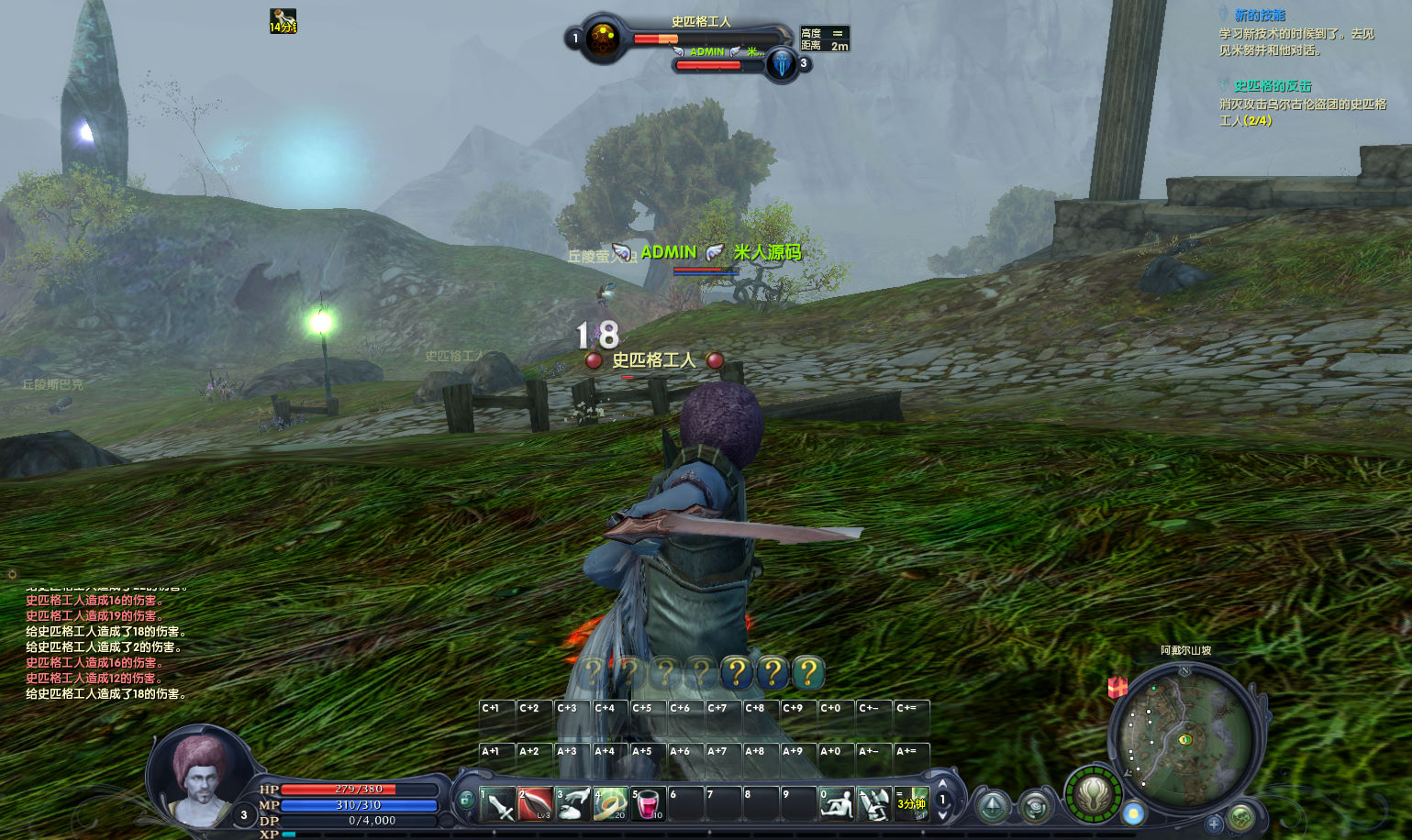Trigger the loot pickup hand skill
Image resolution: width=1412 pixels, height=840 pixels.
click(573, 804)
